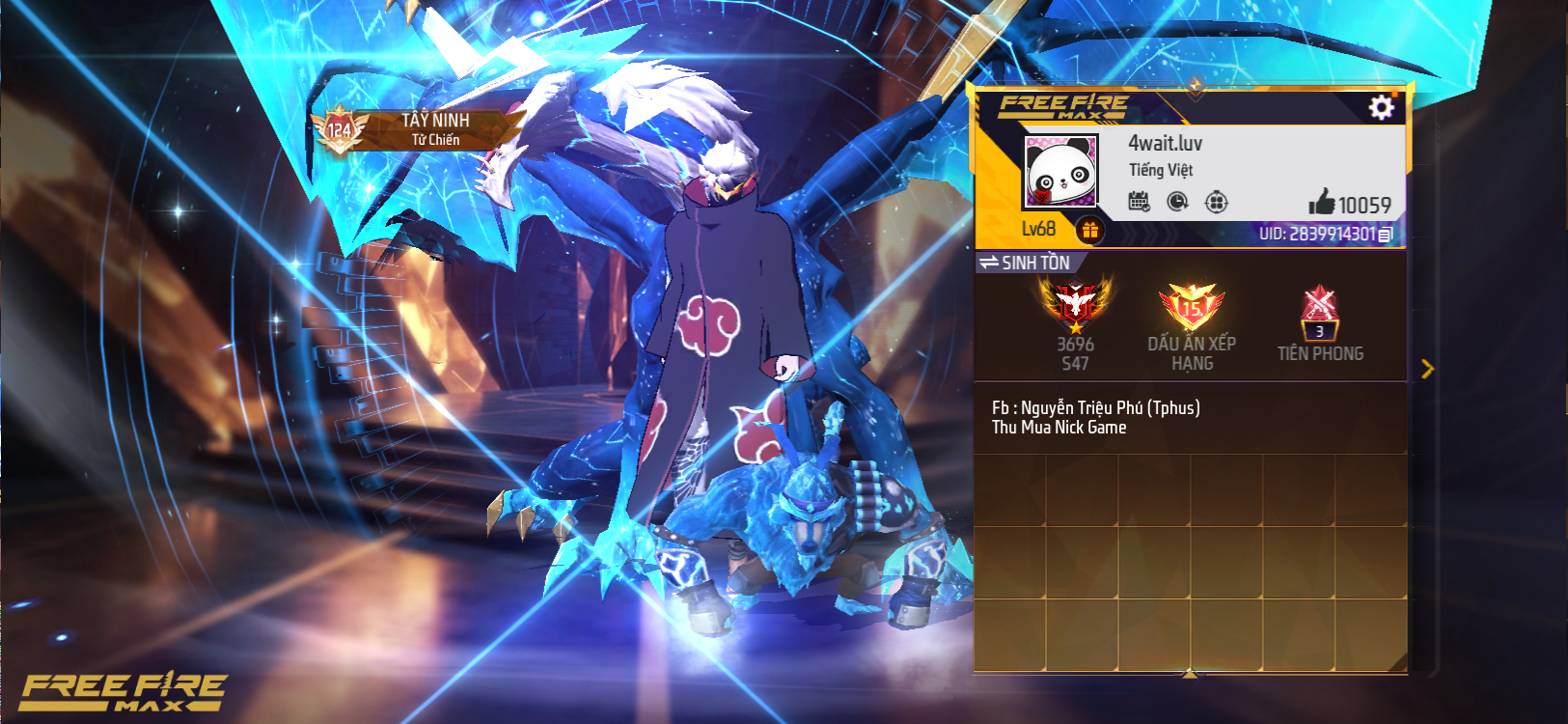Open profile settings with the gear icon

tap(1381, 107)
